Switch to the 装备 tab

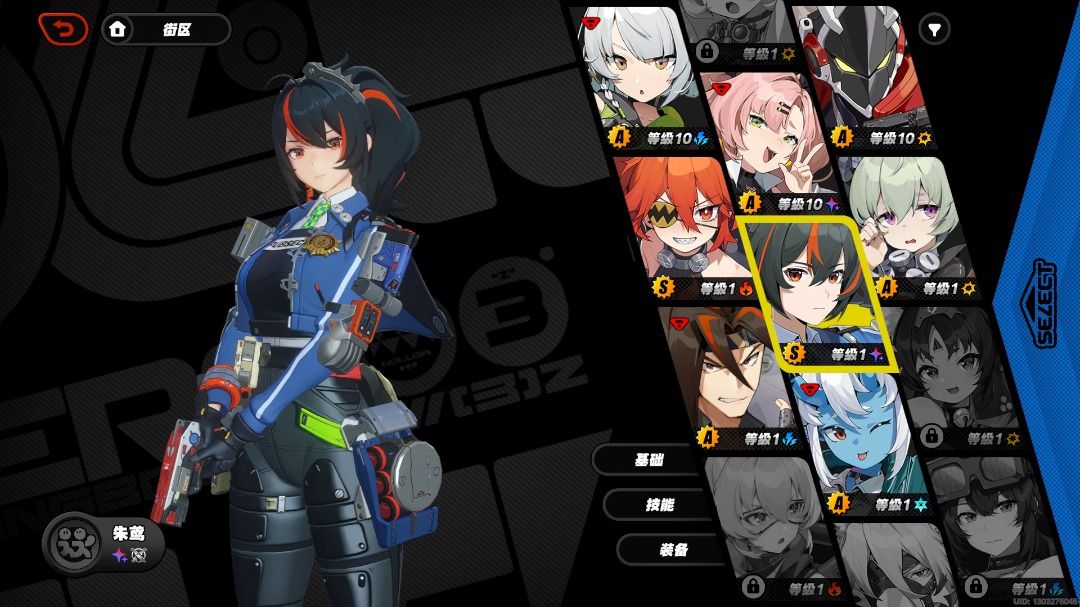click(671, 549)
